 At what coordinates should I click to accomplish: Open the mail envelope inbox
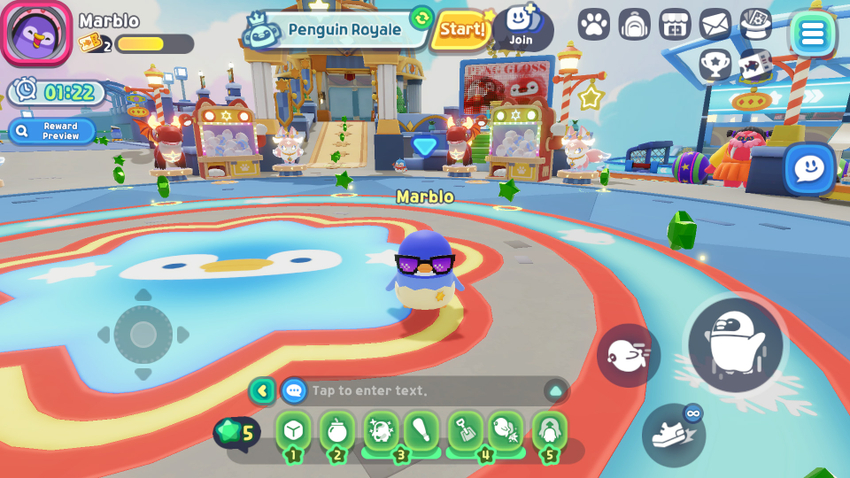[715, 24]
